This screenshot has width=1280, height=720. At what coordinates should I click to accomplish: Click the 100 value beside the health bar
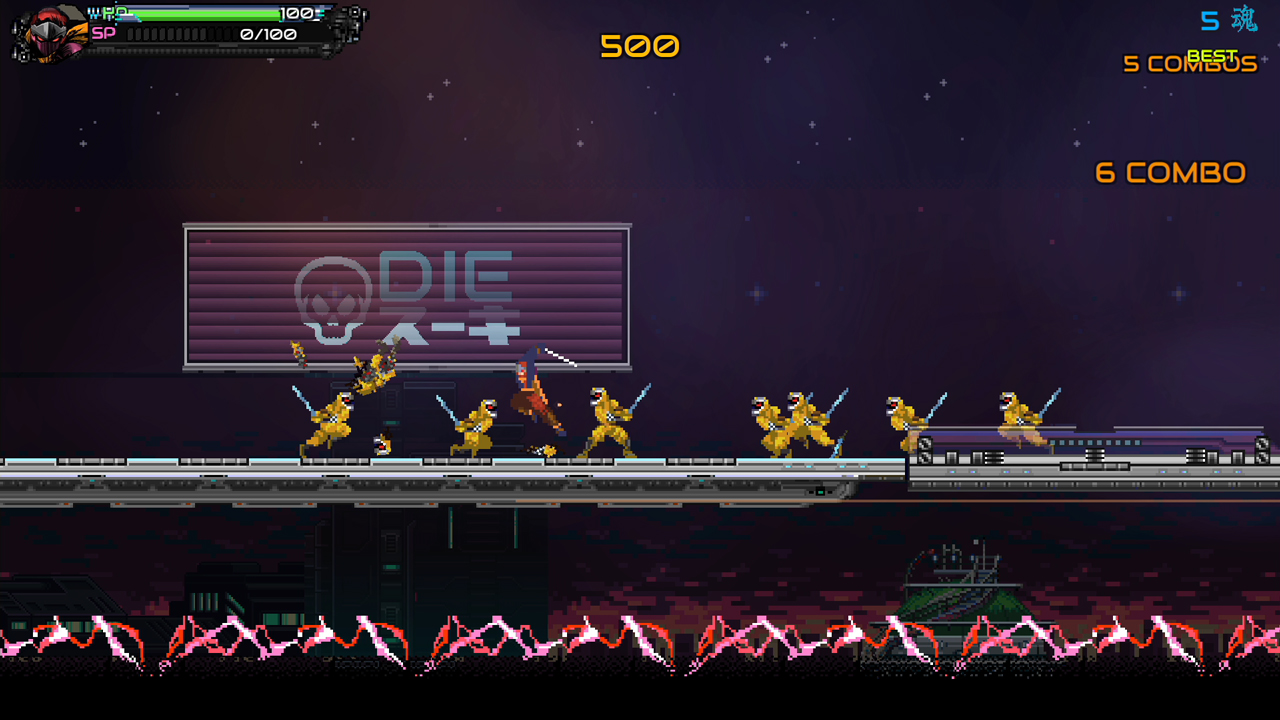[297, 15]
